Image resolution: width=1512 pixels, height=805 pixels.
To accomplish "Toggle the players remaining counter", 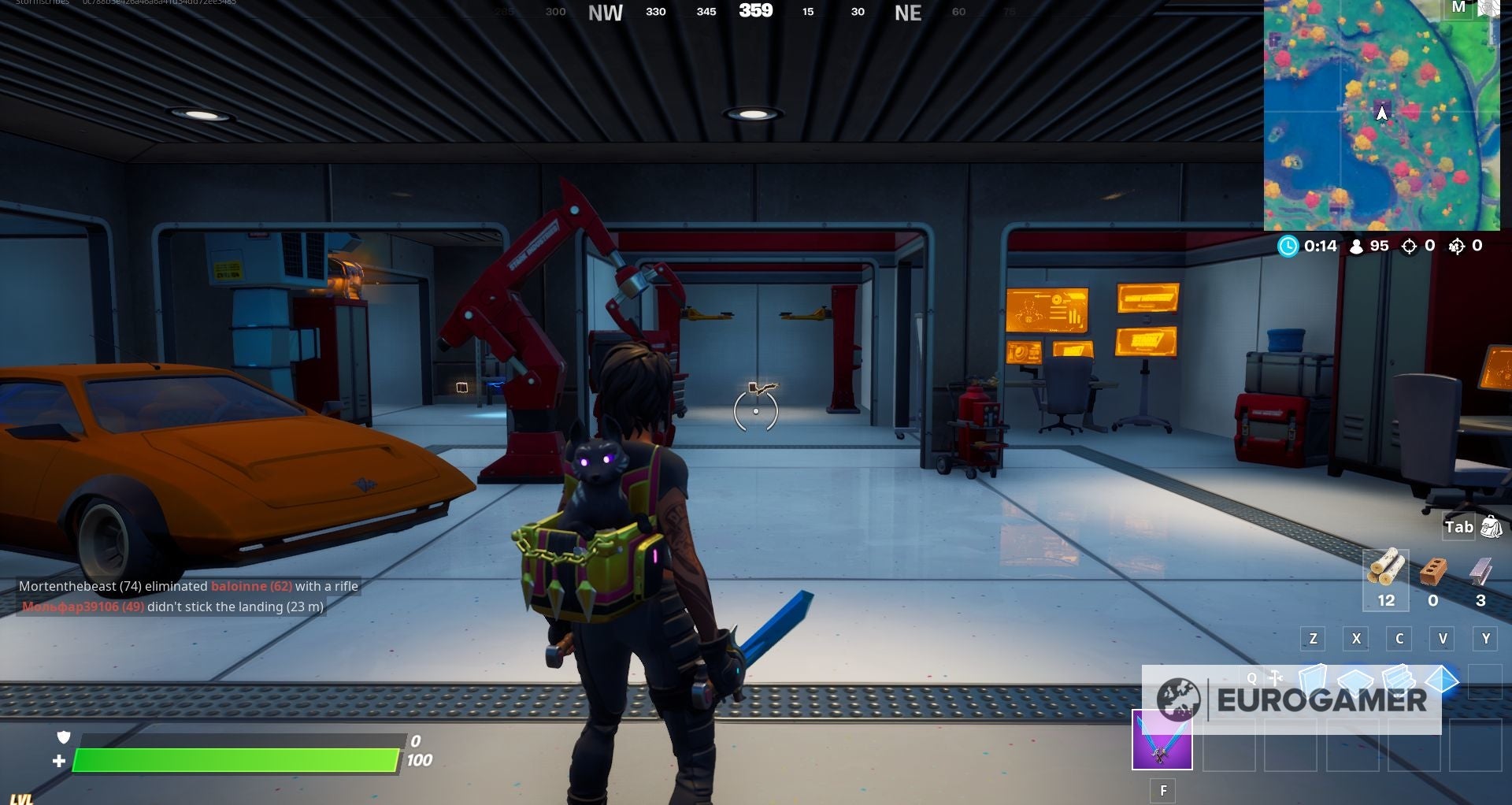I will 1358,246.
